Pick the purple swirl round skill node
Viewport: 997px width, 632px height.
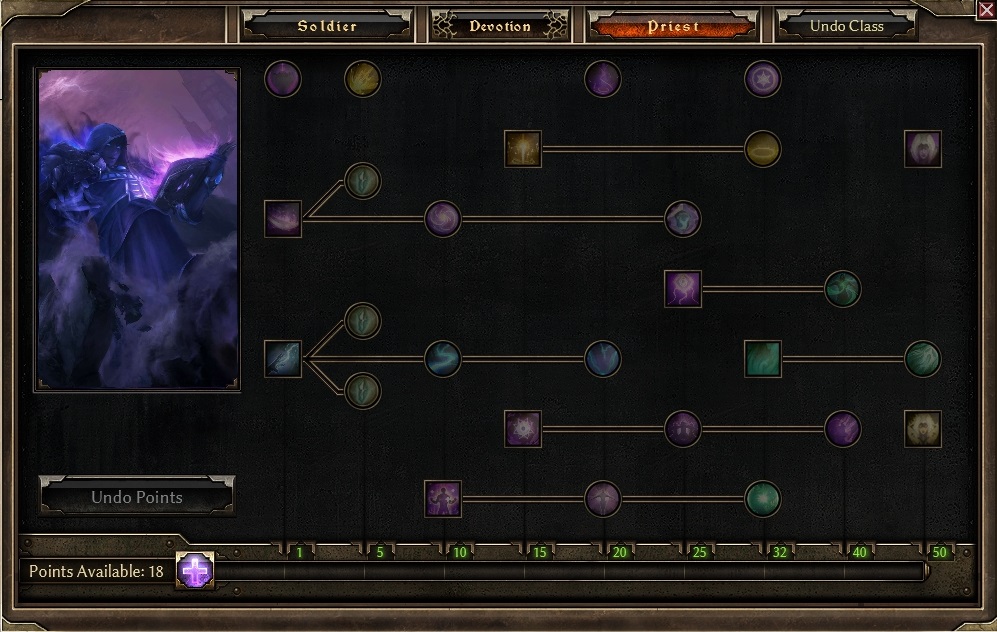click(443, 219)
